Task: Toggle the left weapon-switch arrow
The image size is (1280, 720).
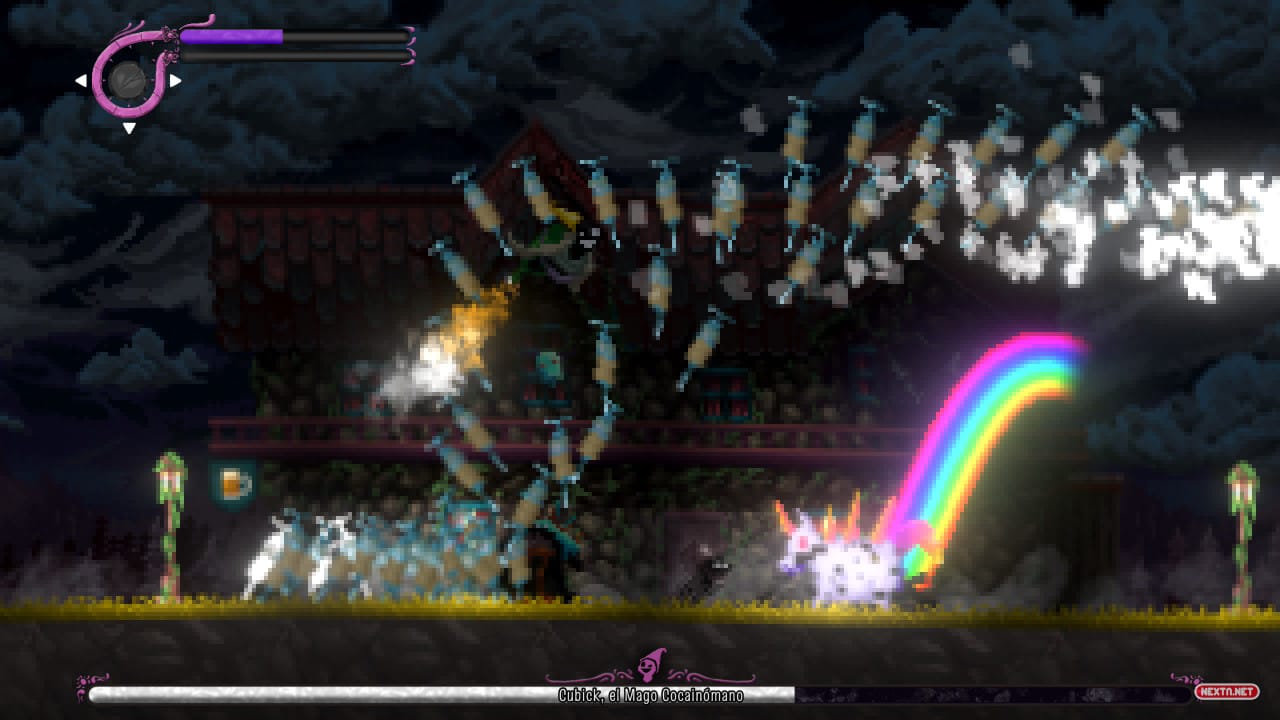Action: 82,79
